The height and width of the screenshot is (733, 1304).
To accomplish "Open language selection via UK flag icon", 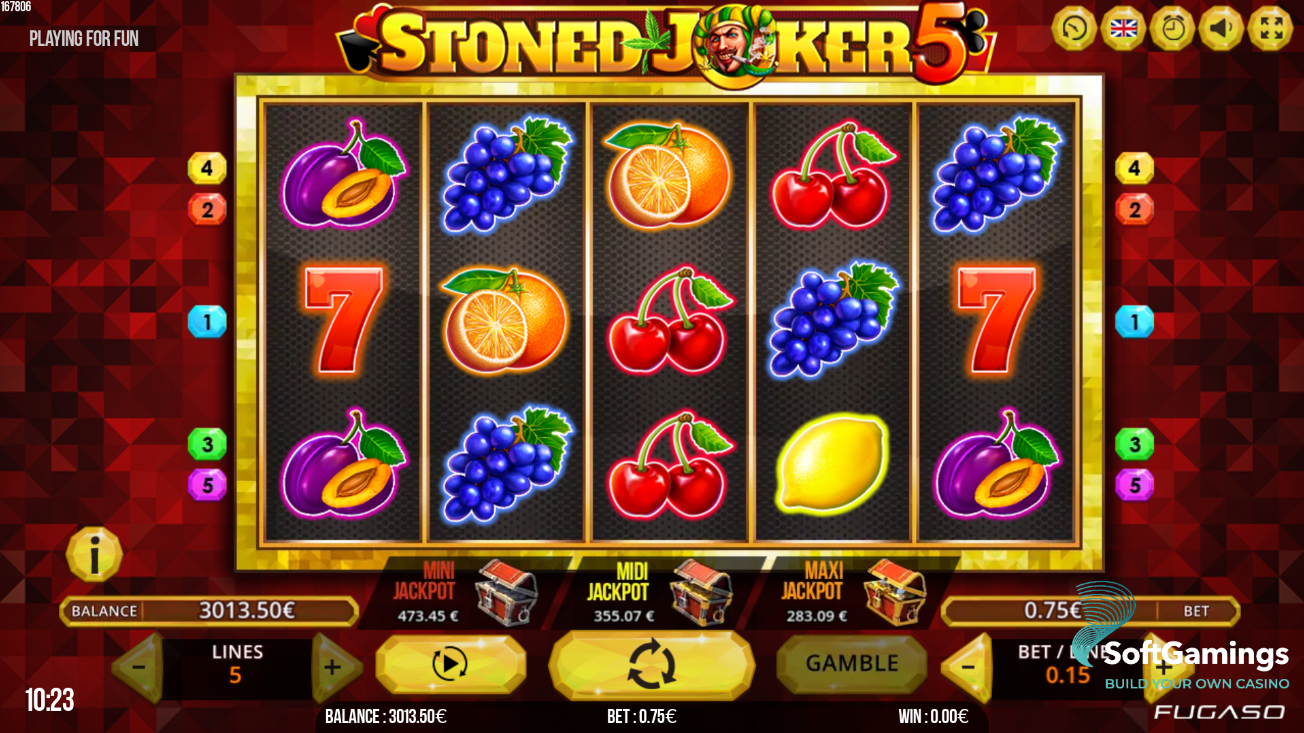I will coord(1122,27).
